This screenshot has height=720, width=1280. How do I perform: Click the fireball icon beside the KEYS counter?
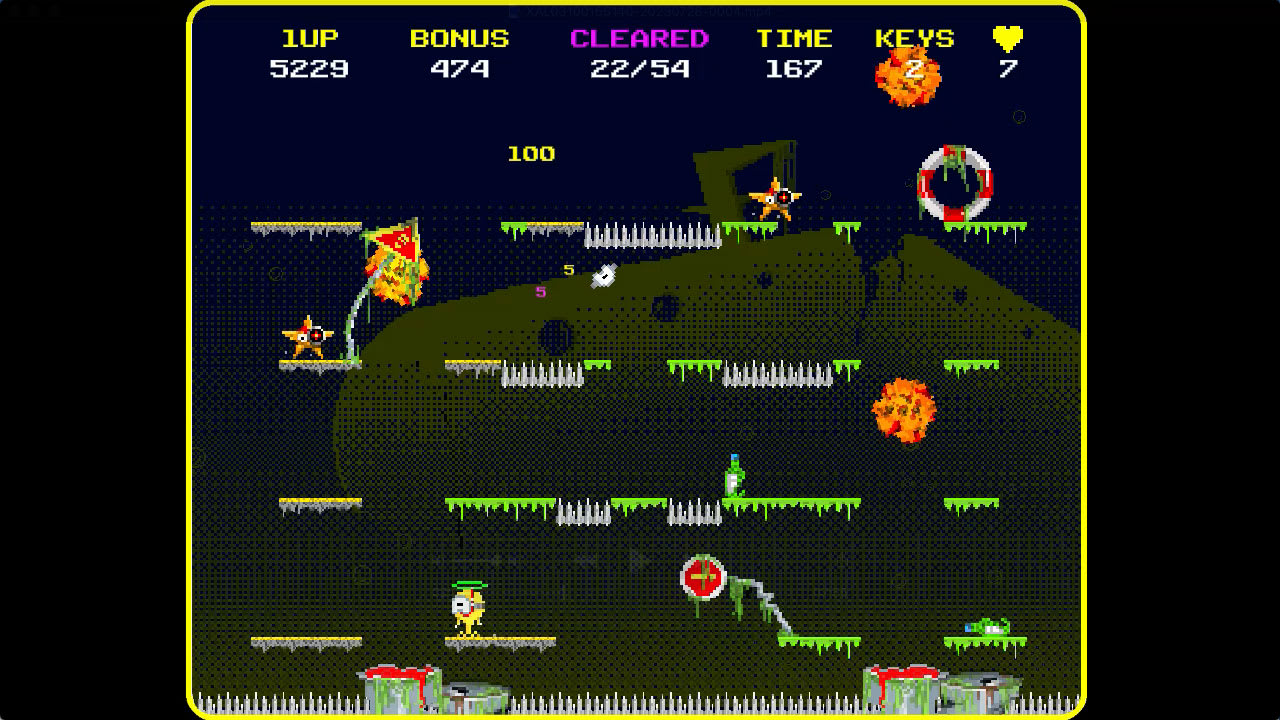pyautogui.click(x=908, y=73)
